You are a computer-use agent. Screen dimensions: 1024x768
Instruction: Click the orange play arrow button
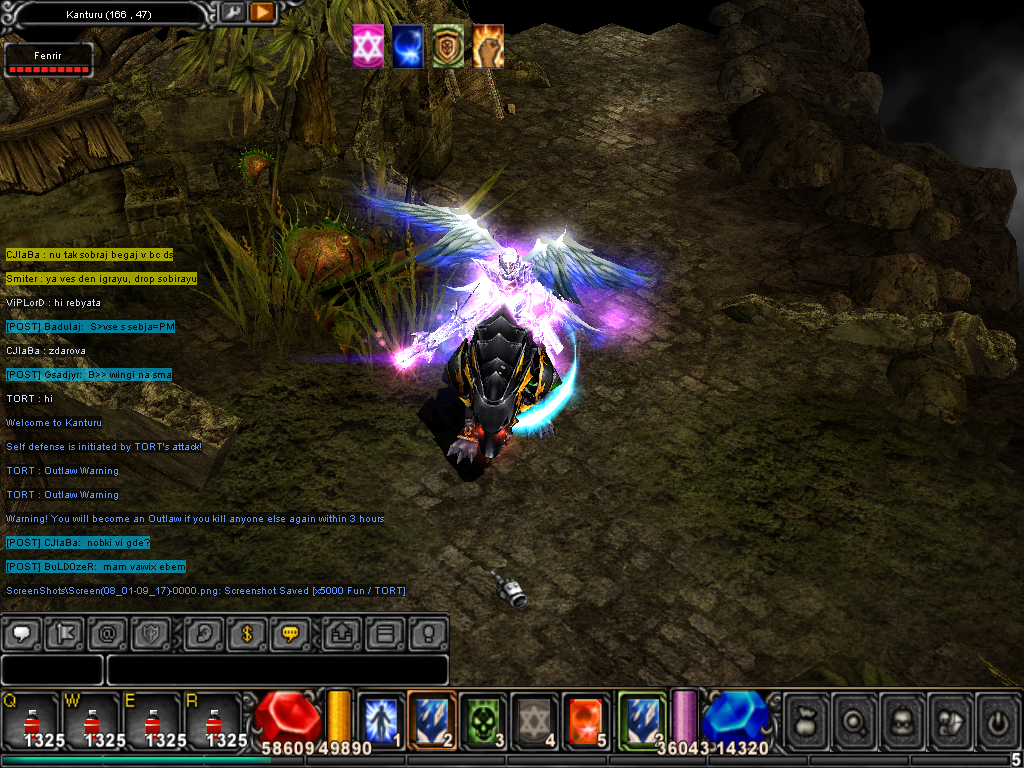point(262,13)
